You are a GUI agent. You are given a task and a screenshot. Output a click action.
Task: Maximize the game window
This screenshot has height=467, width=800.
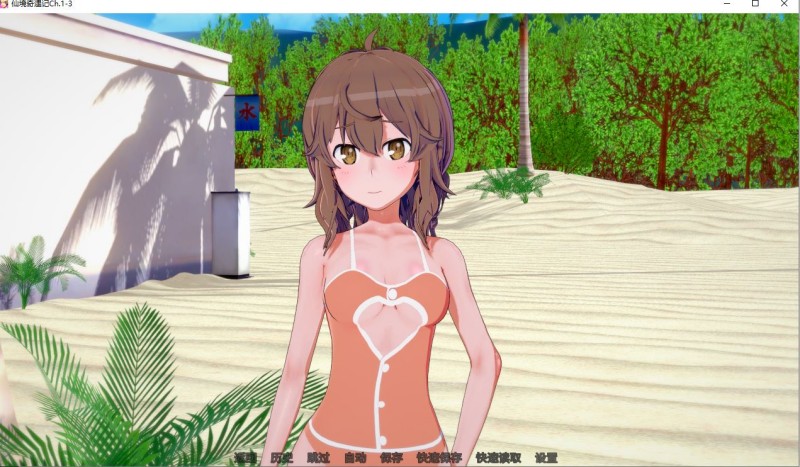pos(754,5)
